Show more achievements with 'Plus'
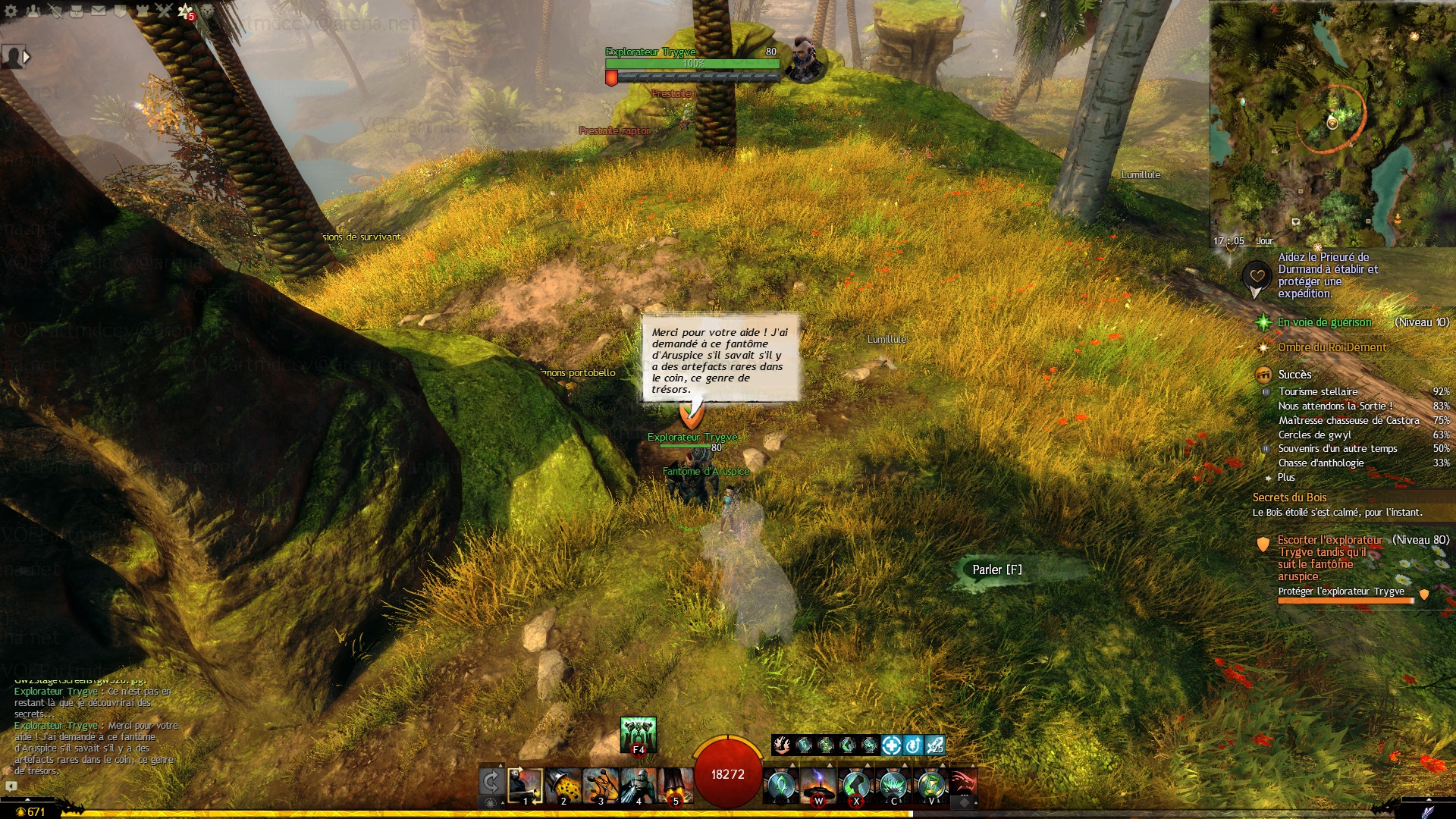The height and width of the screenshot is (819, 1456). coord(1286,477)
